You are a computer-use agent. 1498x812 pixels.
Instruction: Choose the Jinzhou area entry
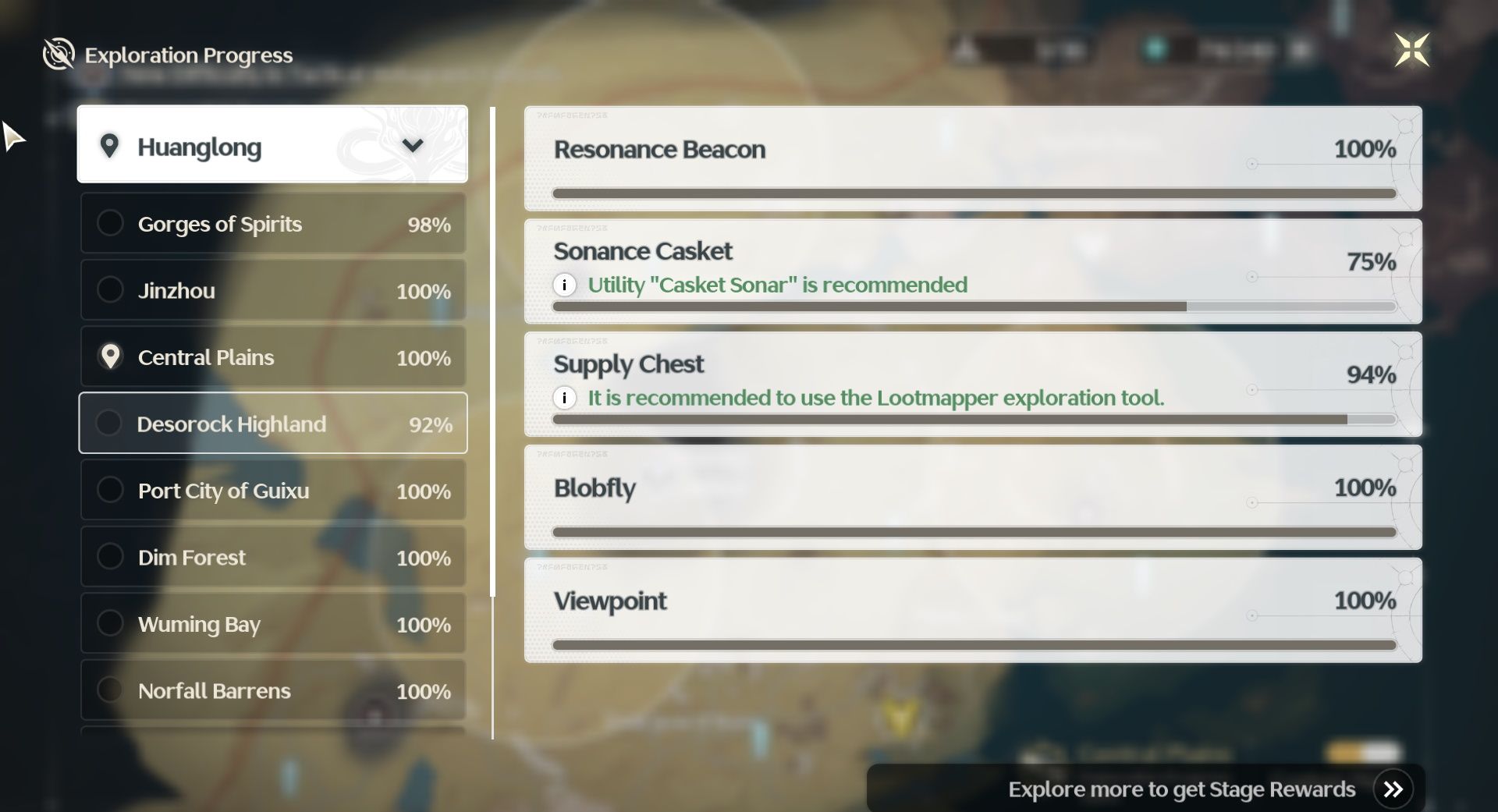click(272, 291)
